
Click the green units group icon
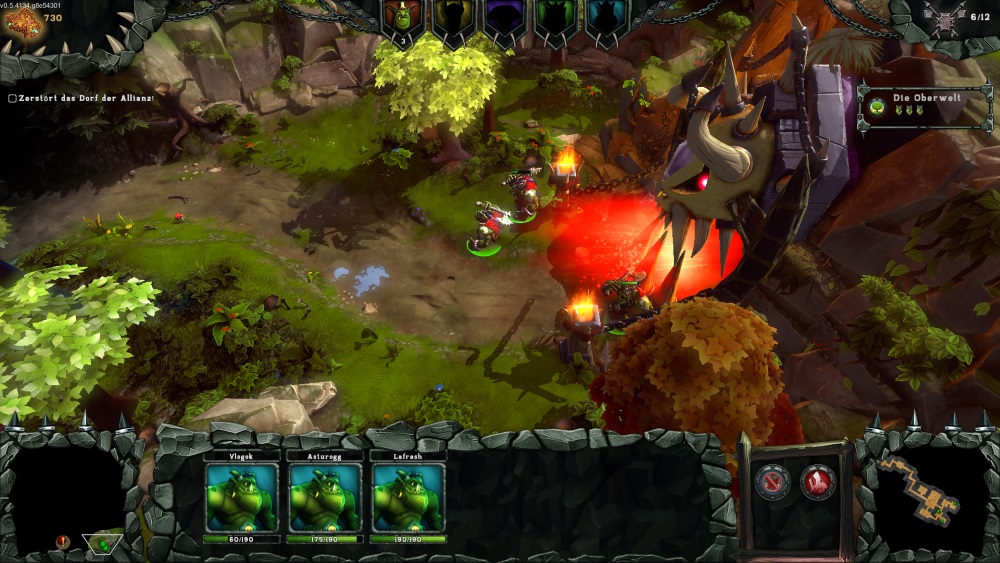tap(102, 544)
